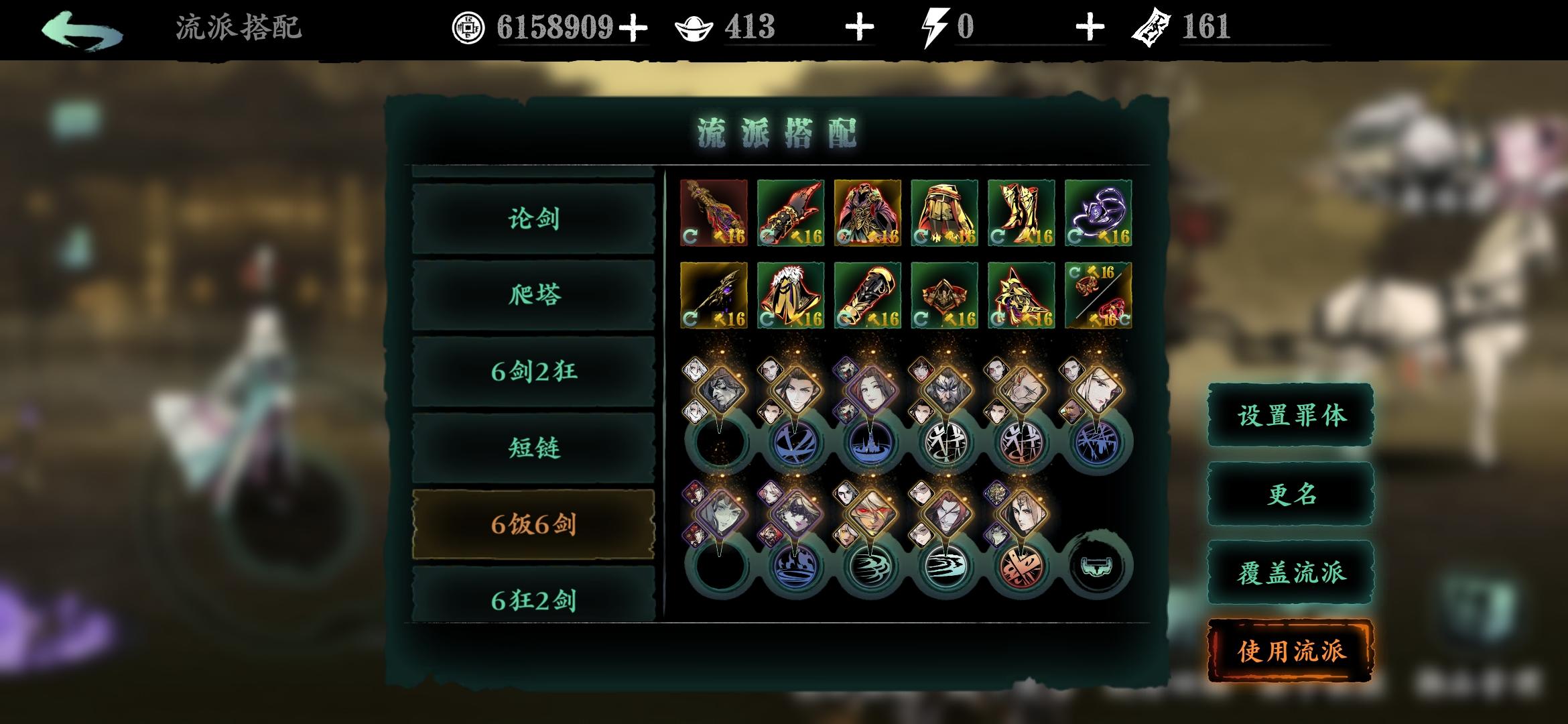Screen dimensions: 1568x724
Task: Go back with the arrow button
Action: point(82,30)
